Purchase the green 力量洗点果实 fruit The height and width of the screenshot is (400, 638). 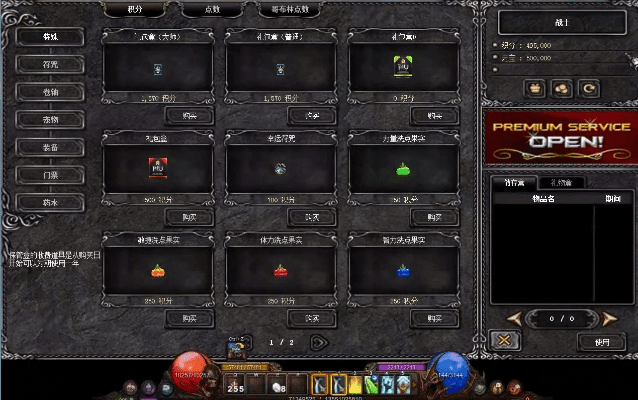tap(435, 217)
